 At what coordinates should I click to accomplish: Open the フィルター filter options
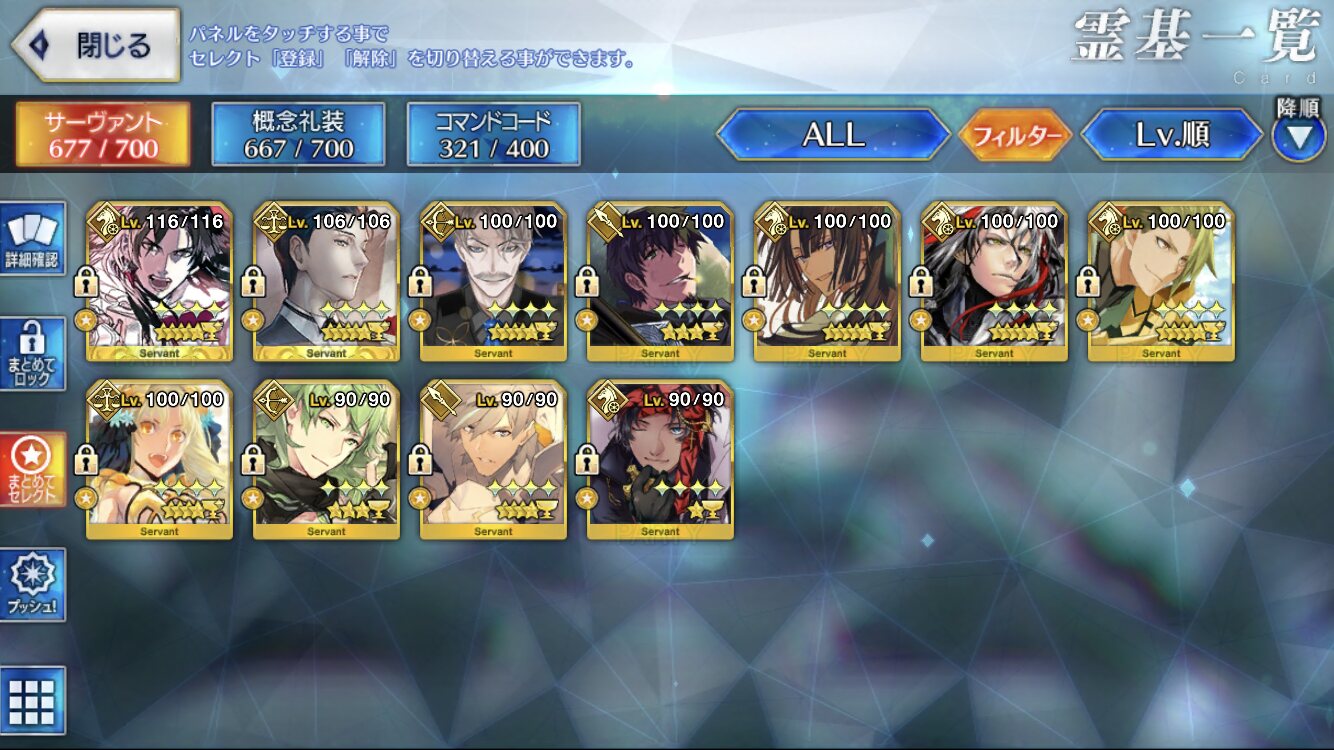click(x=1015, y=135)
